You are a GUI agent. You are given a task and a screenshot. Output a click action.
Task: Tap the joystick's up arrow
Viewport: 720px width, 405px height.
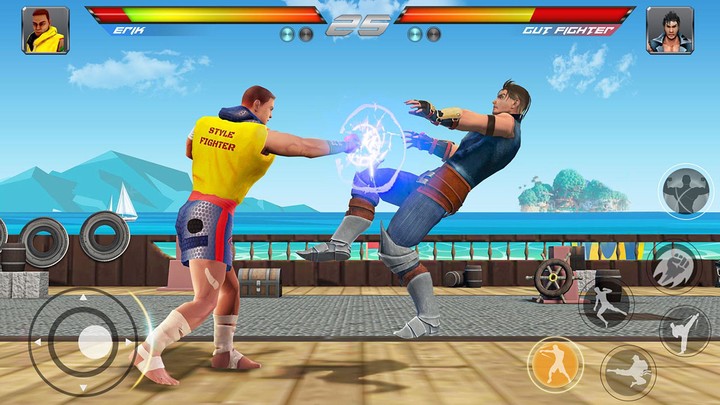point(84,296)
